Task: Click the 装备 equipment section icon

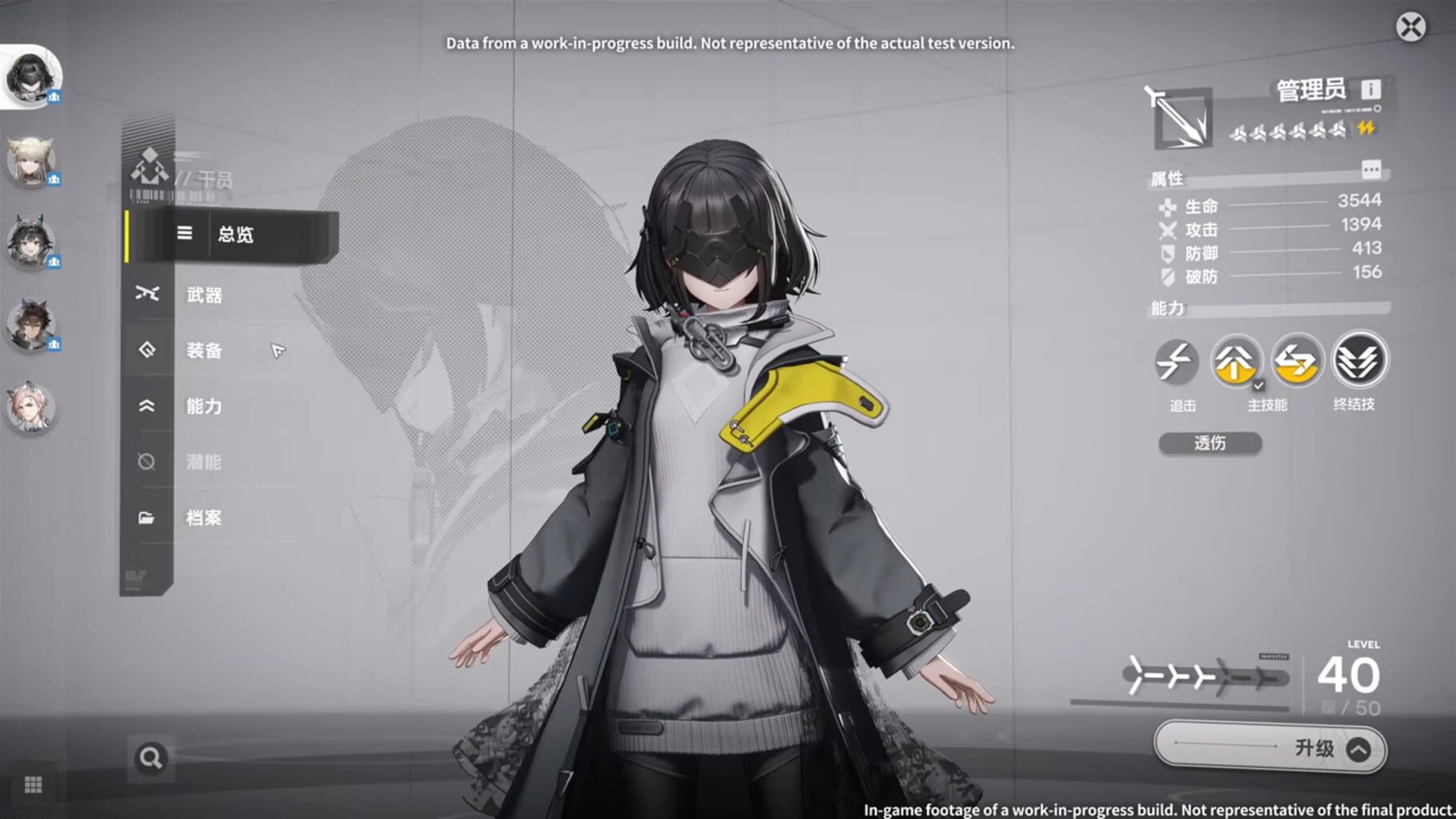Action: [x=146, y=350]
